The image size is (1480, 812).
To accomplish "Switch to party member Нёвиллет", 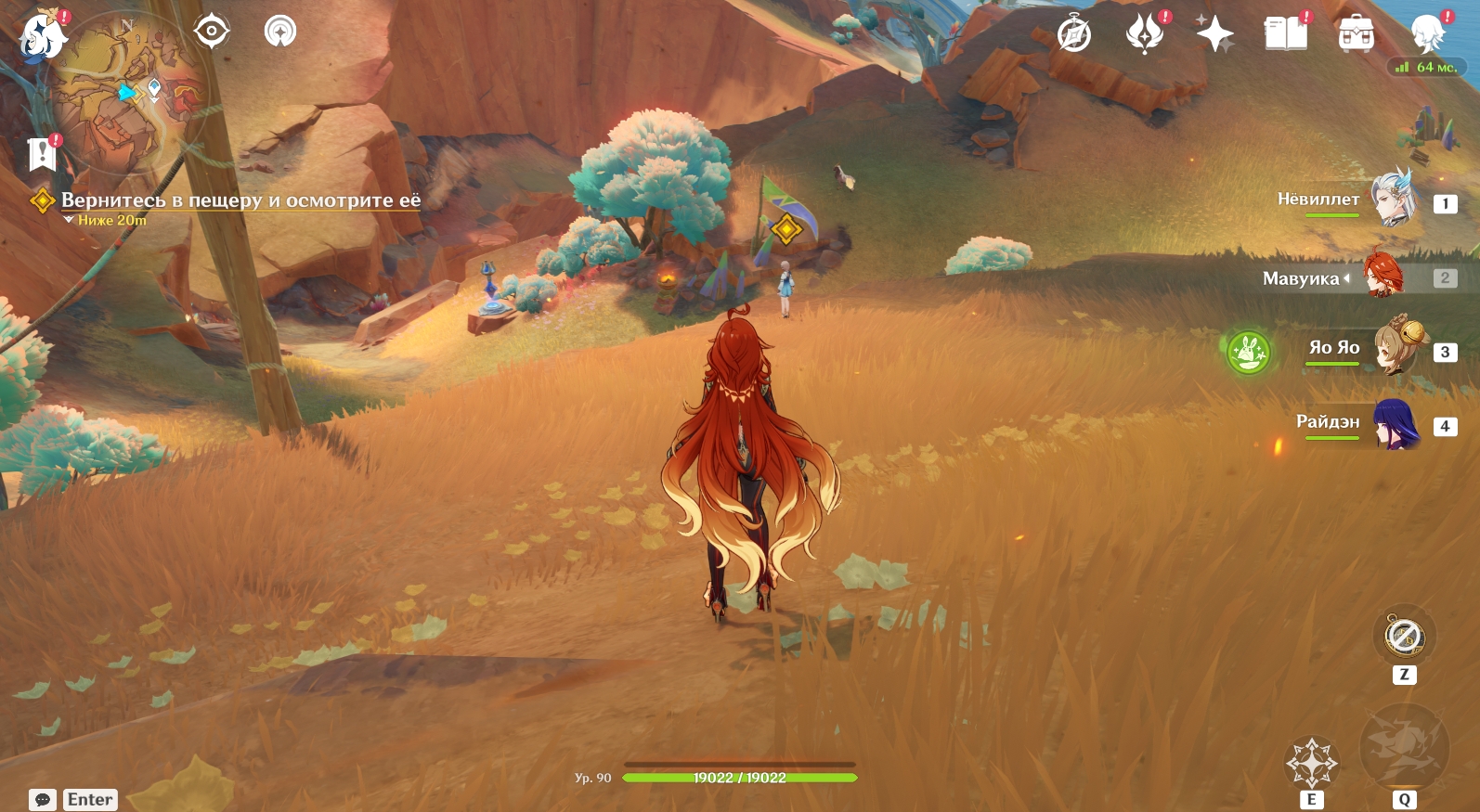I will (1391, 199).
